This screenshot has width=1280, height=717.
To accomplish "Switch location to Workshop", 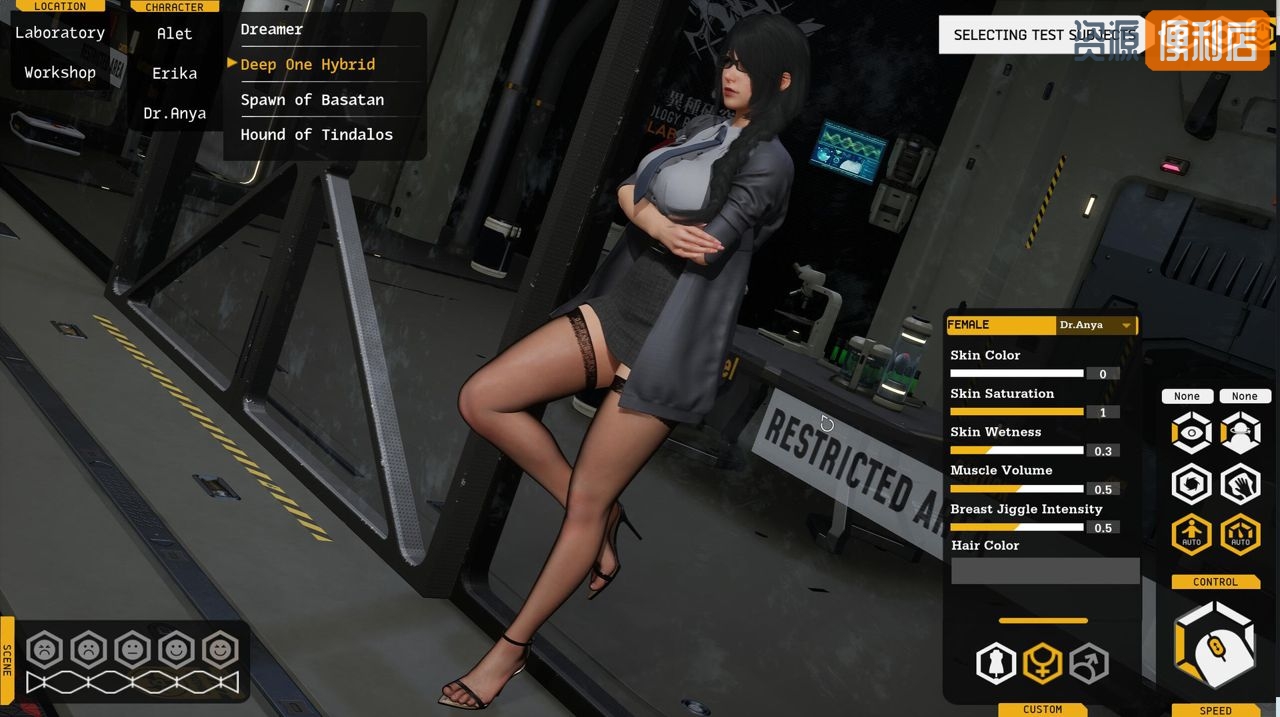I will [60, 73].
